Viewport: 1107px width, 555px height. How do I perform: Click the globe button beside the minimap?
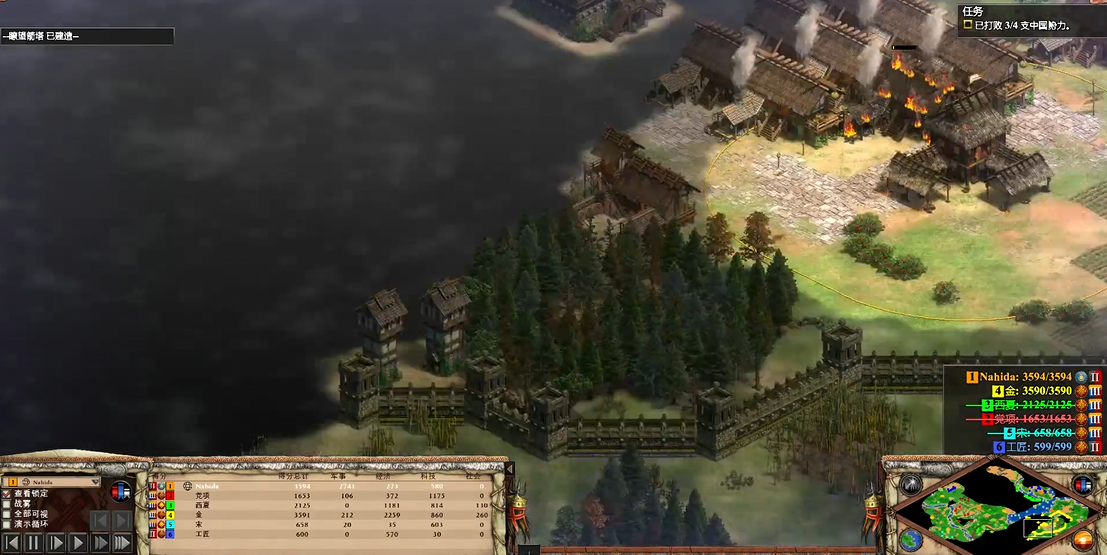point(912,538)
